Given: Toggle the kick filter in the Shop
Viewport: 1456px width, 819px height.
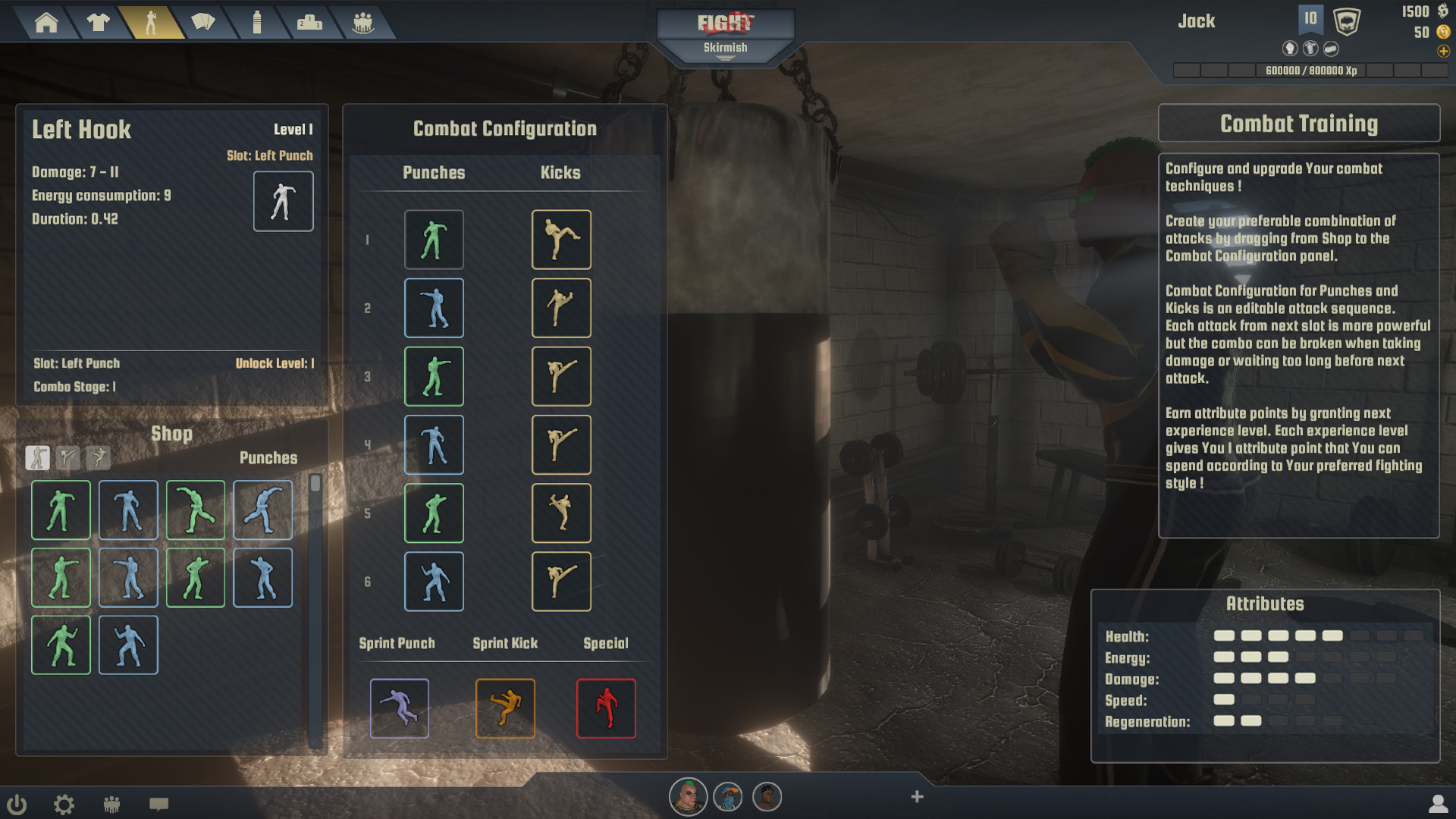Looking at the screenshot, I should pos(68,458).
